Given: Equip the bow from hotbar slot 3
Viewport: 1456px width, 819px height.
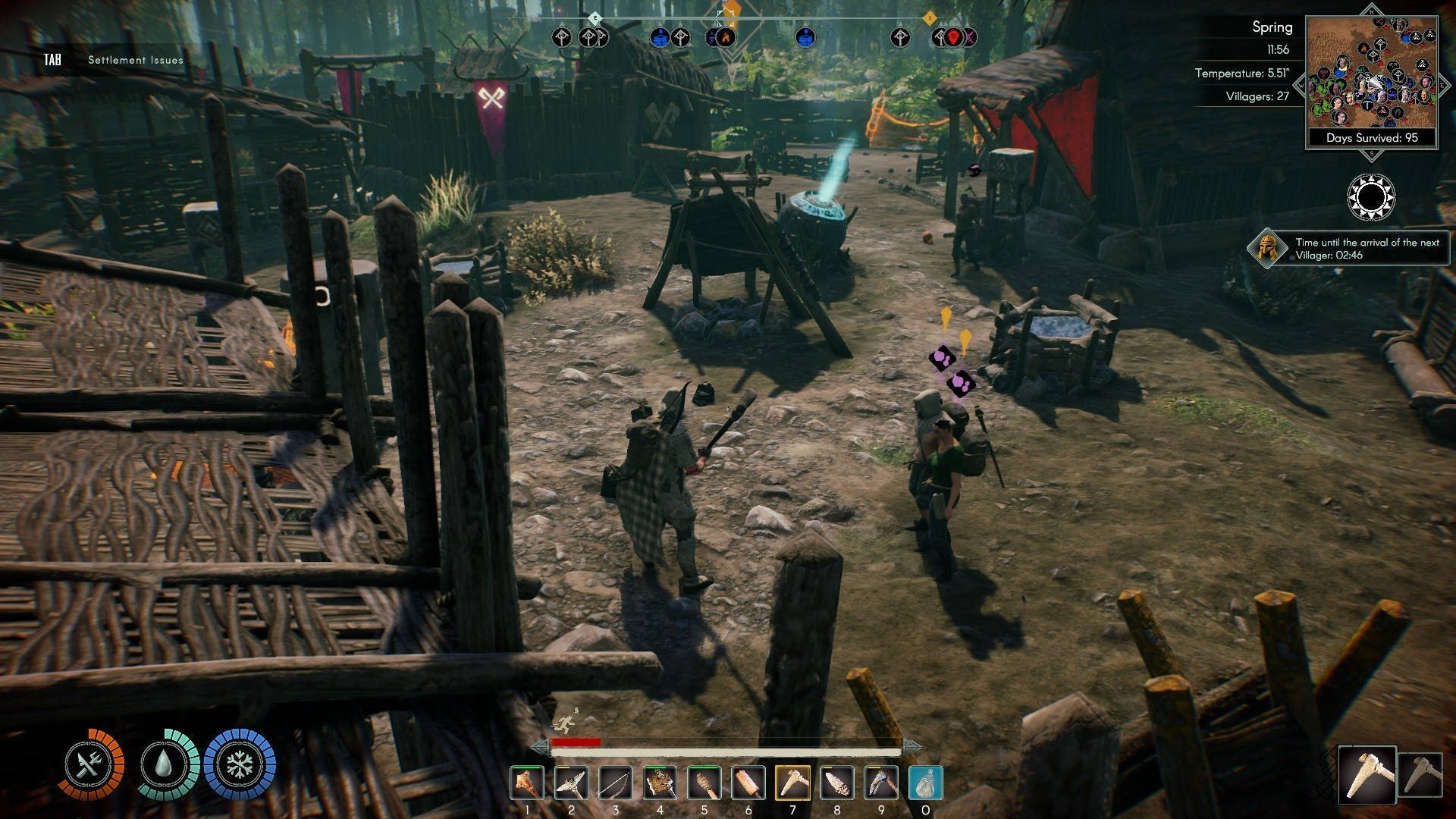Looking at the screenshot, I should 615,783.
